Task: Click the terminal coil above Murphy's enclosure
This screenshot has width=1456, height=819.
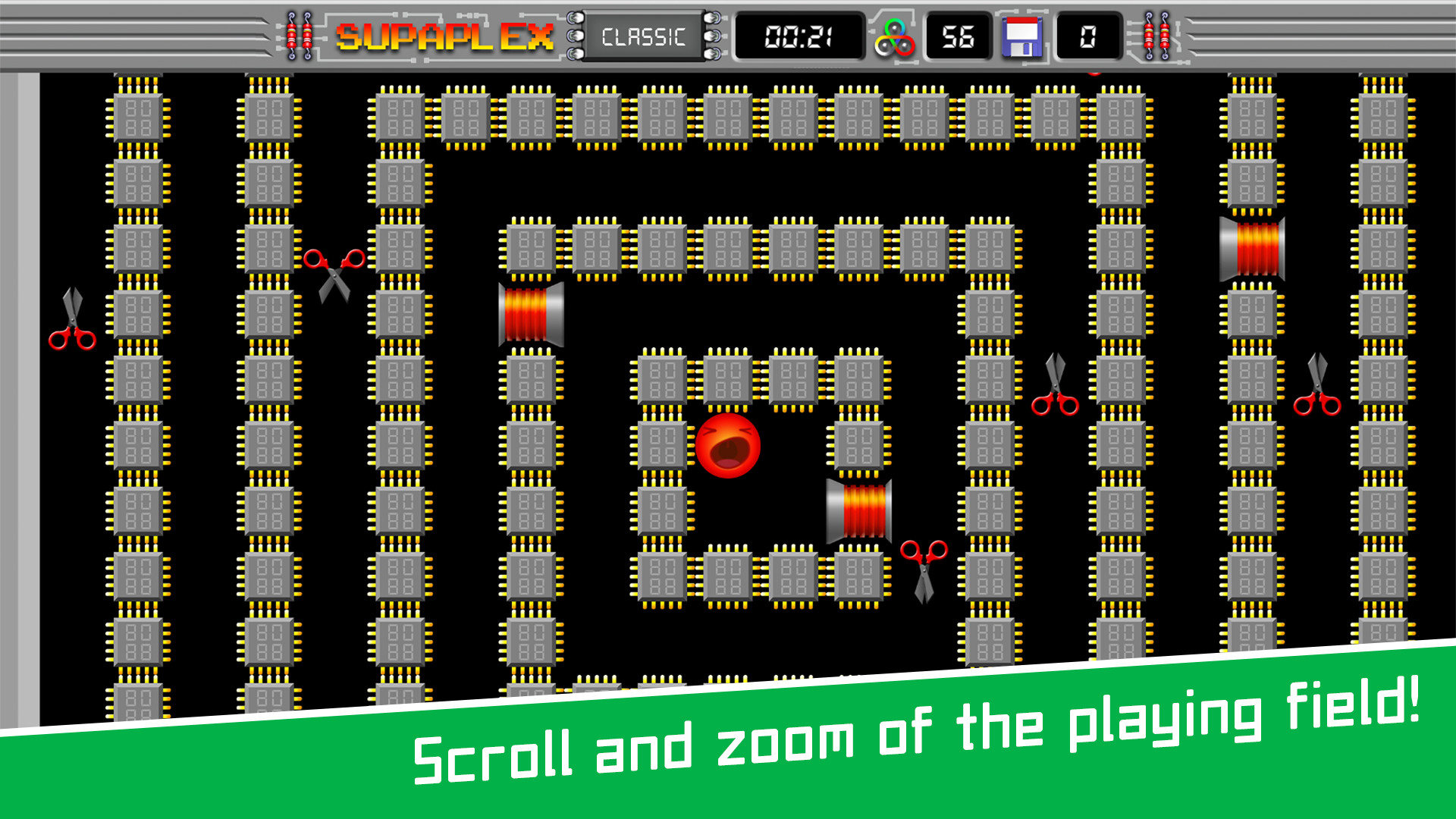Action: (531, 316)
